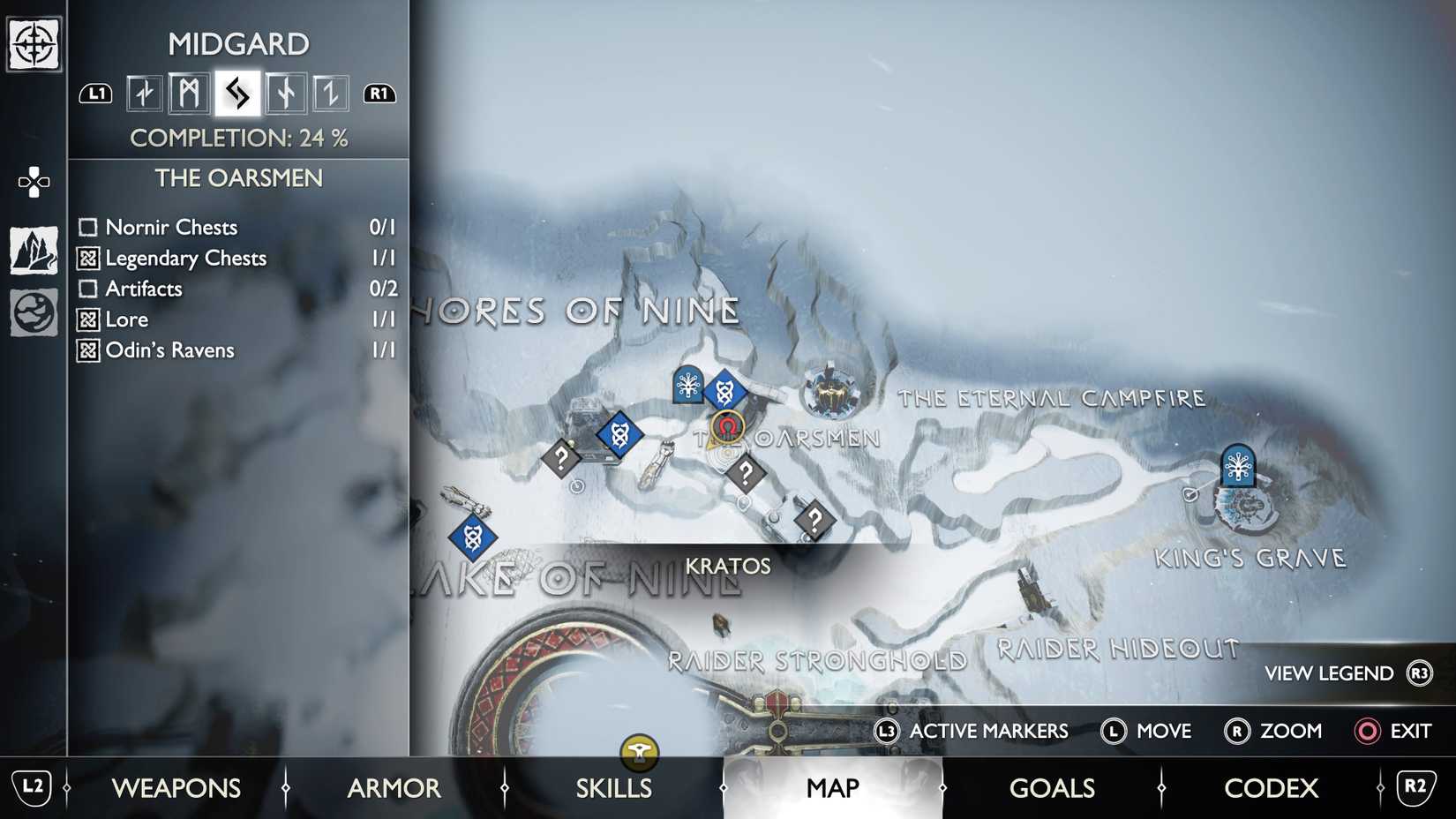Image resolution: width=1456 pixels, height=819 pixels.
Task: Click the compass crosshair icon at top-left
Action: click(34, 44)
